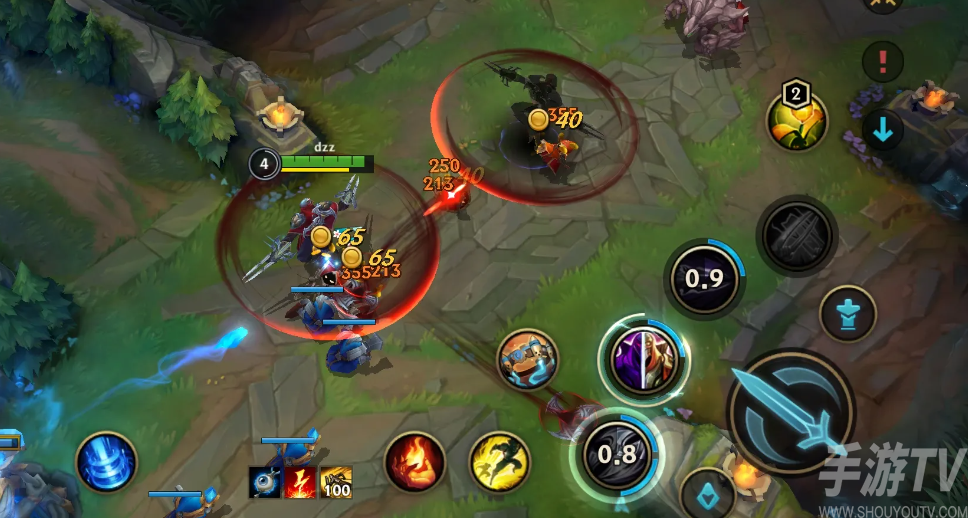968x518 pixels.
Task: Select the red lightning bolt status icon
Action: click(x=300, y=482)
